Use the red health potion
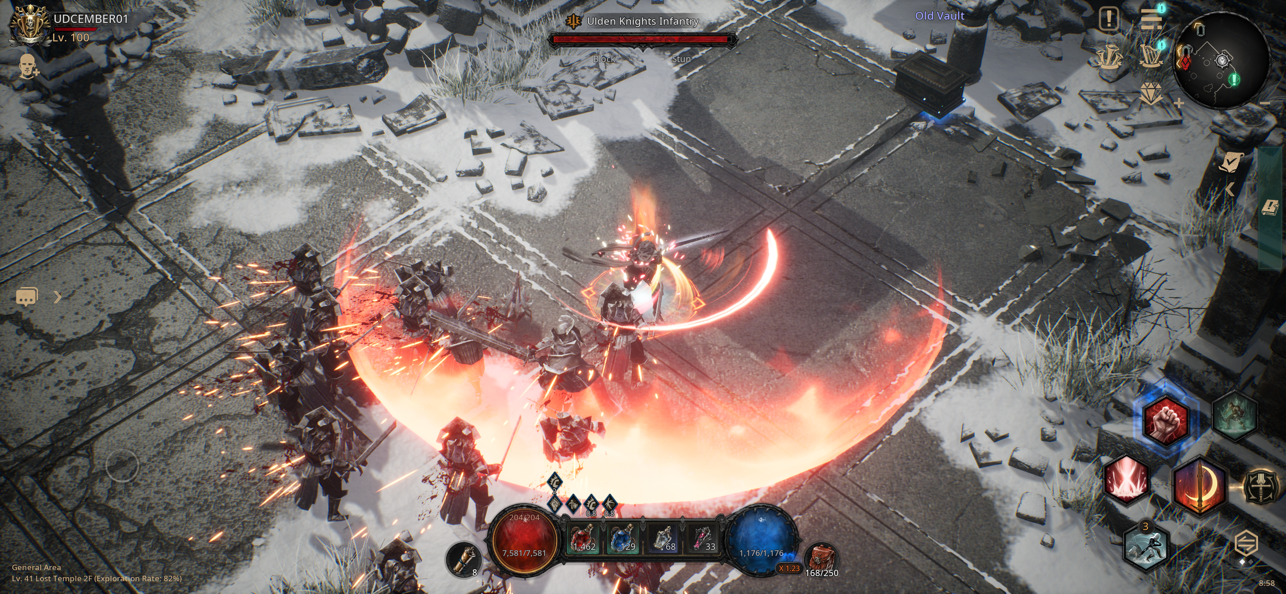1286x594 pixels. [583, 540]
